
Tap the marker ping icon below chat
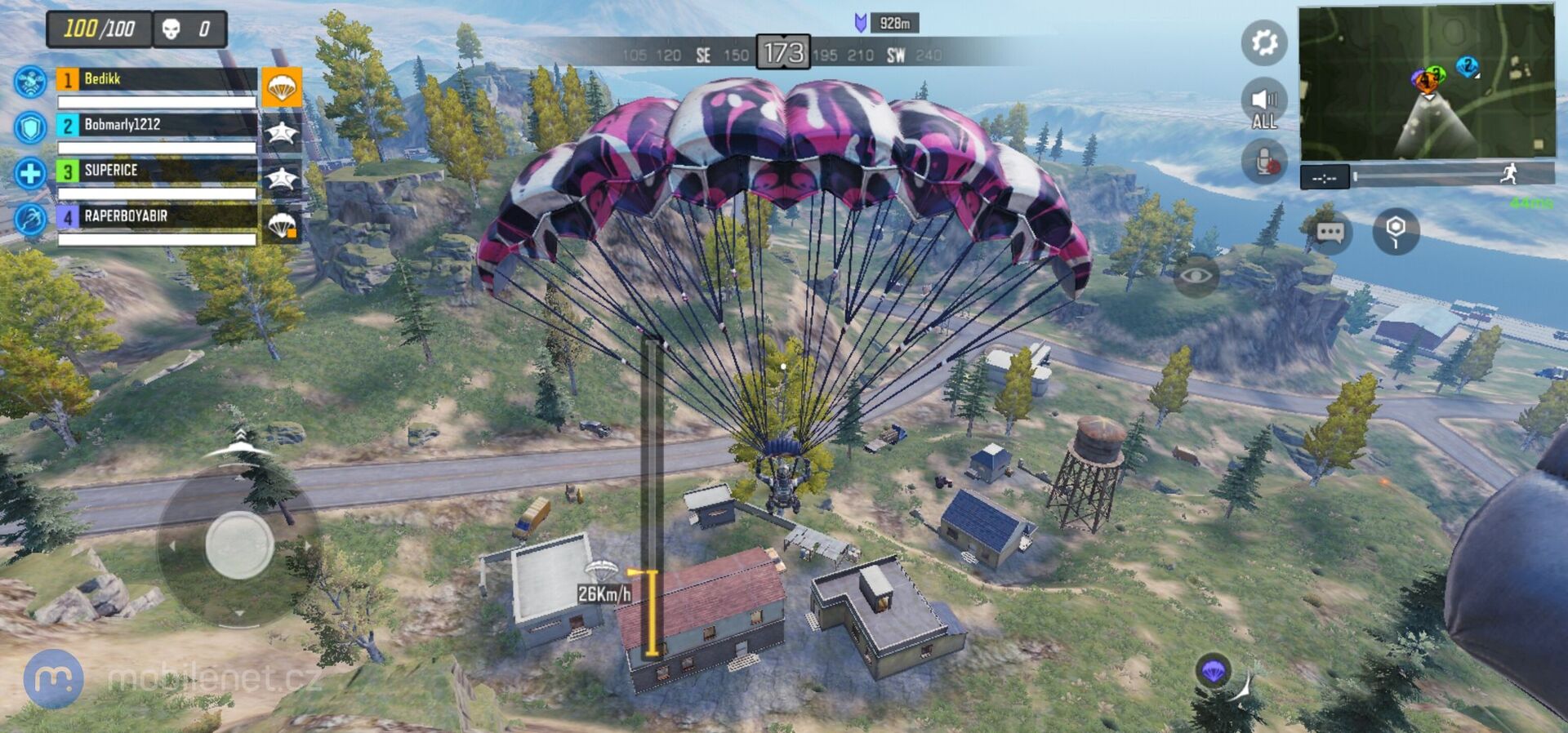(x=1394, y=232)
